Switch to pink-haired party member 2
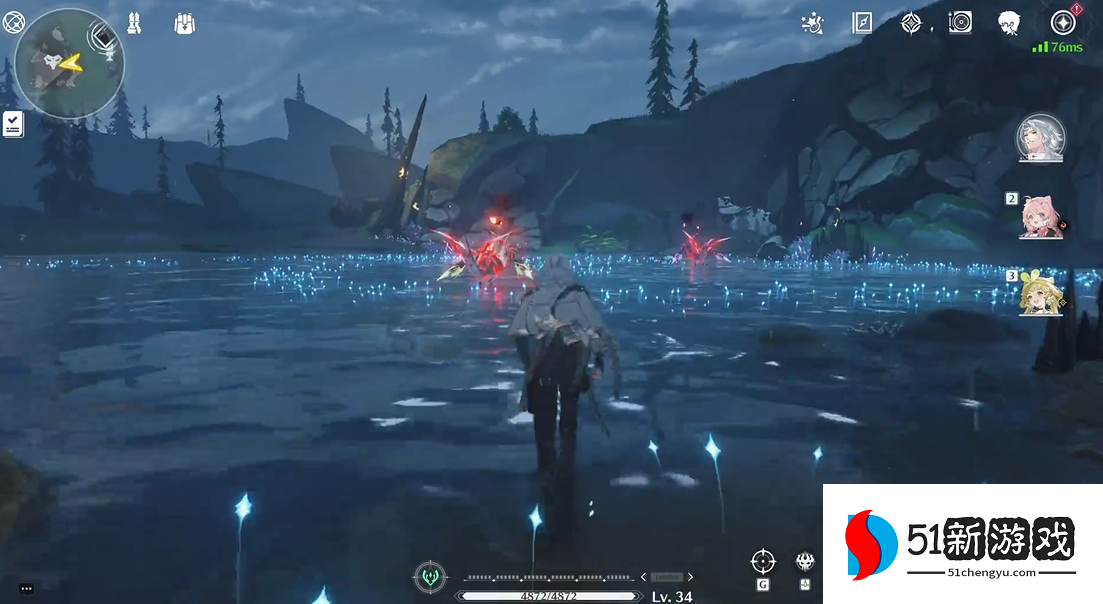The width and height of the screenshot is (1103, 604). 1037,216
